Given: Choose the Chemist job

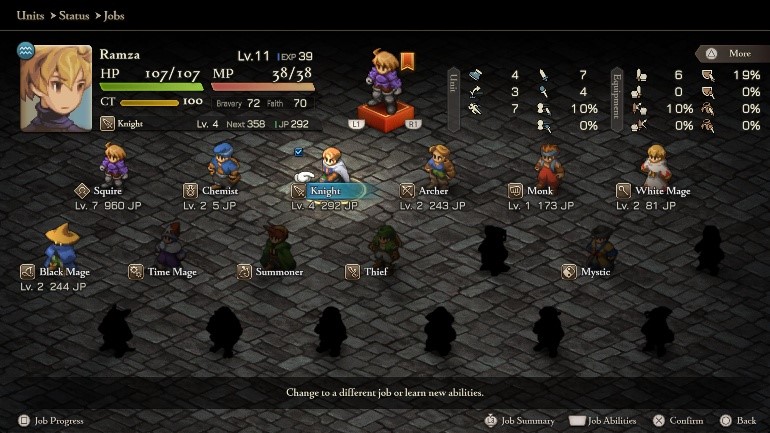Looking at the screenshot, I should pyautogui.click(x=219, y=190).
